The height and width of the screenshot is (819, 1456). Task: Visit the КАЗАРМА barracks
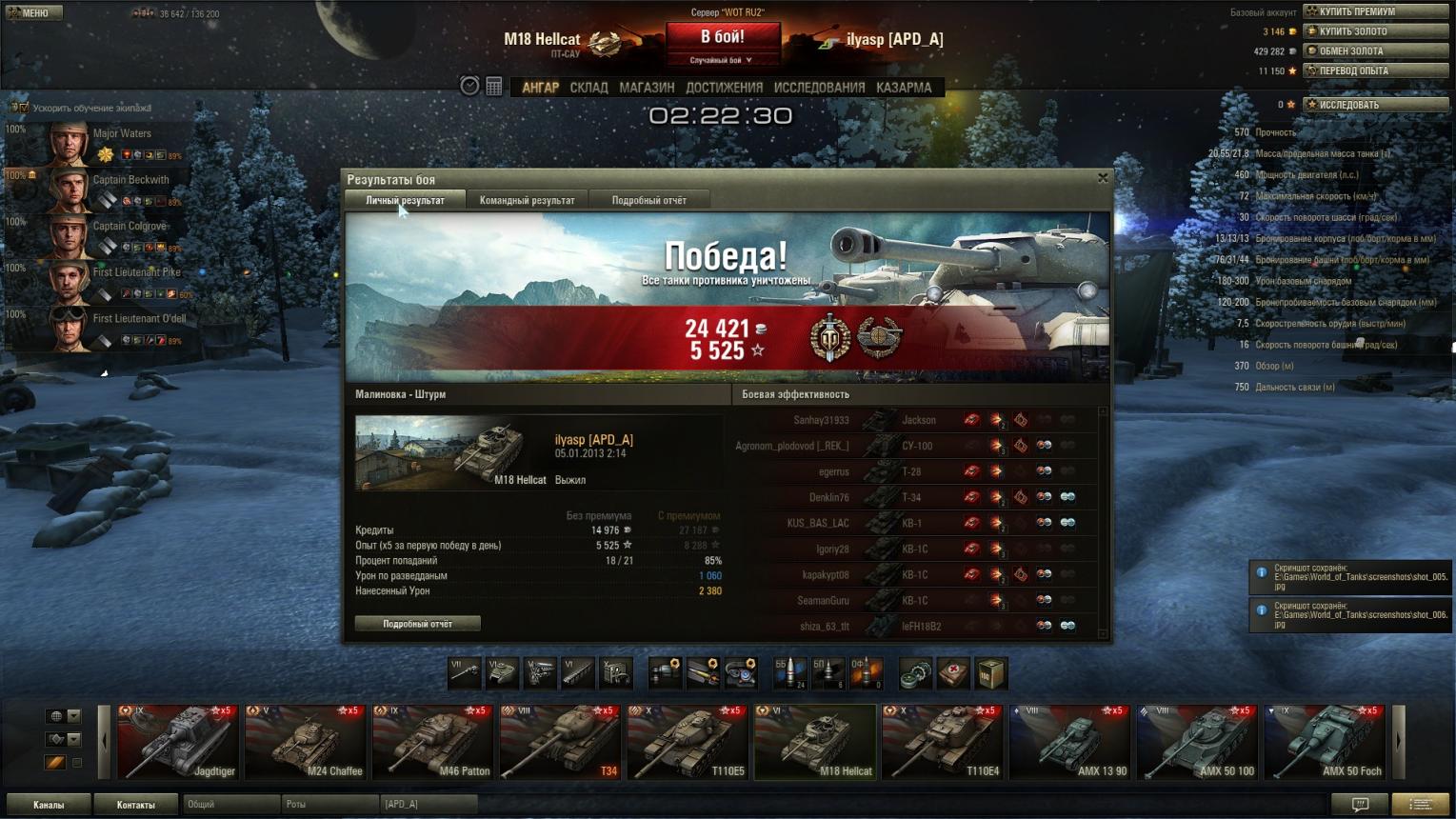(904, 88)
